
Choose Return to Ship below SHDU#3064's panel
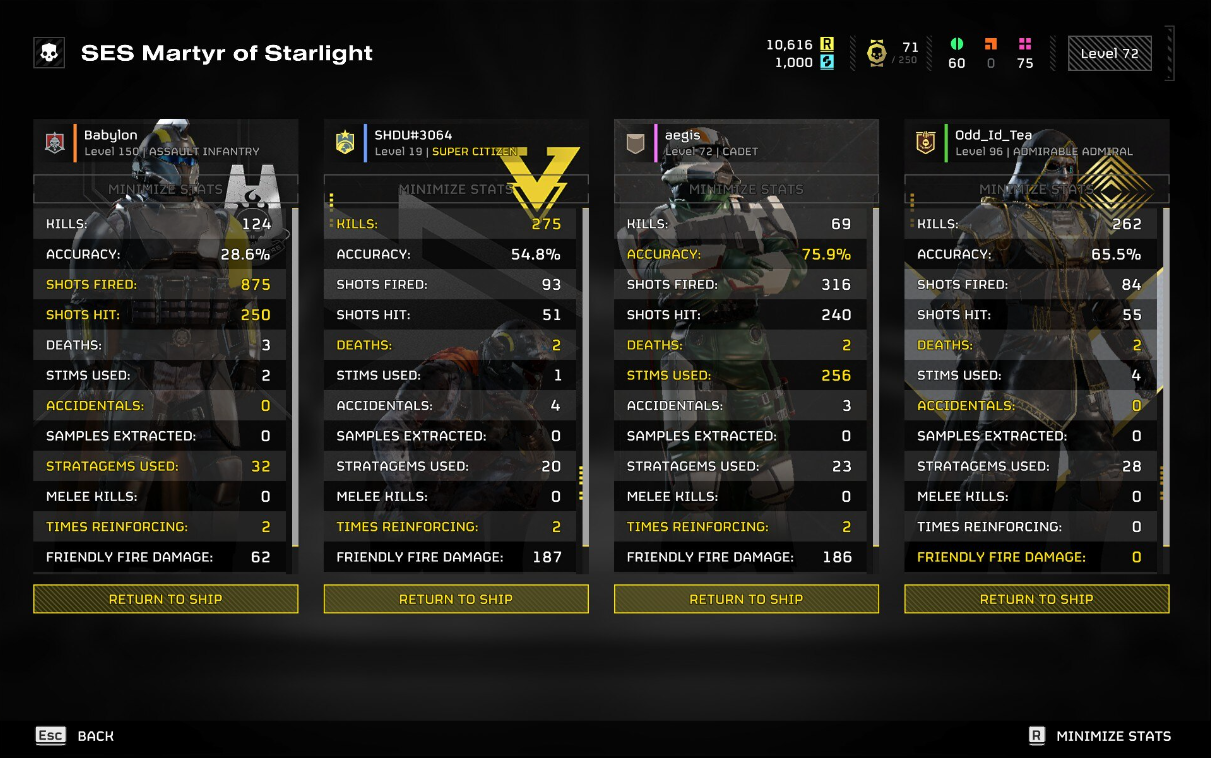(x=456, y=599)
